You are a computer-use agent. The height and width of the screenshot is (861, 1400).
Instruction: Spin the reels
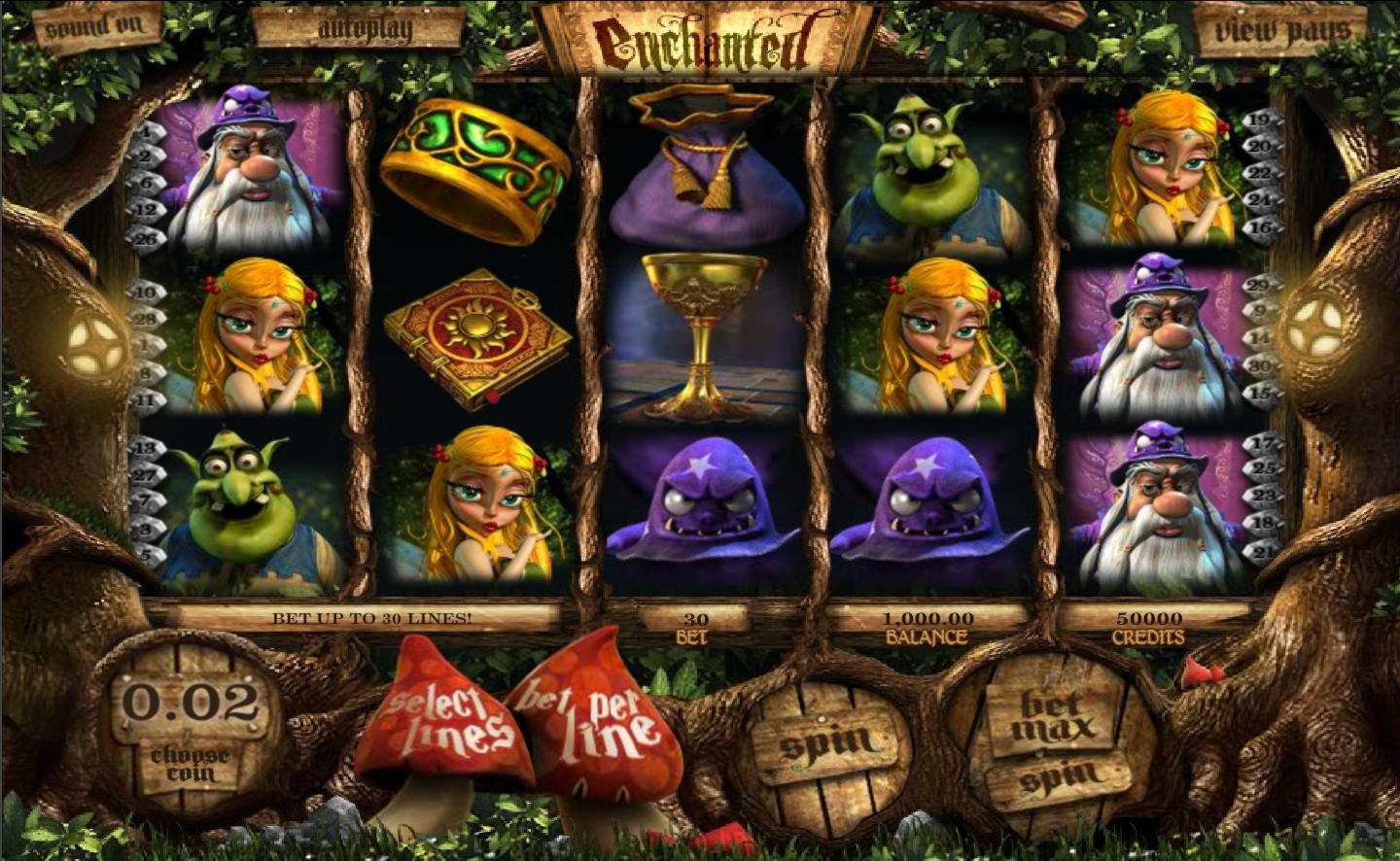pyautogui.click(x=824, y=741)
